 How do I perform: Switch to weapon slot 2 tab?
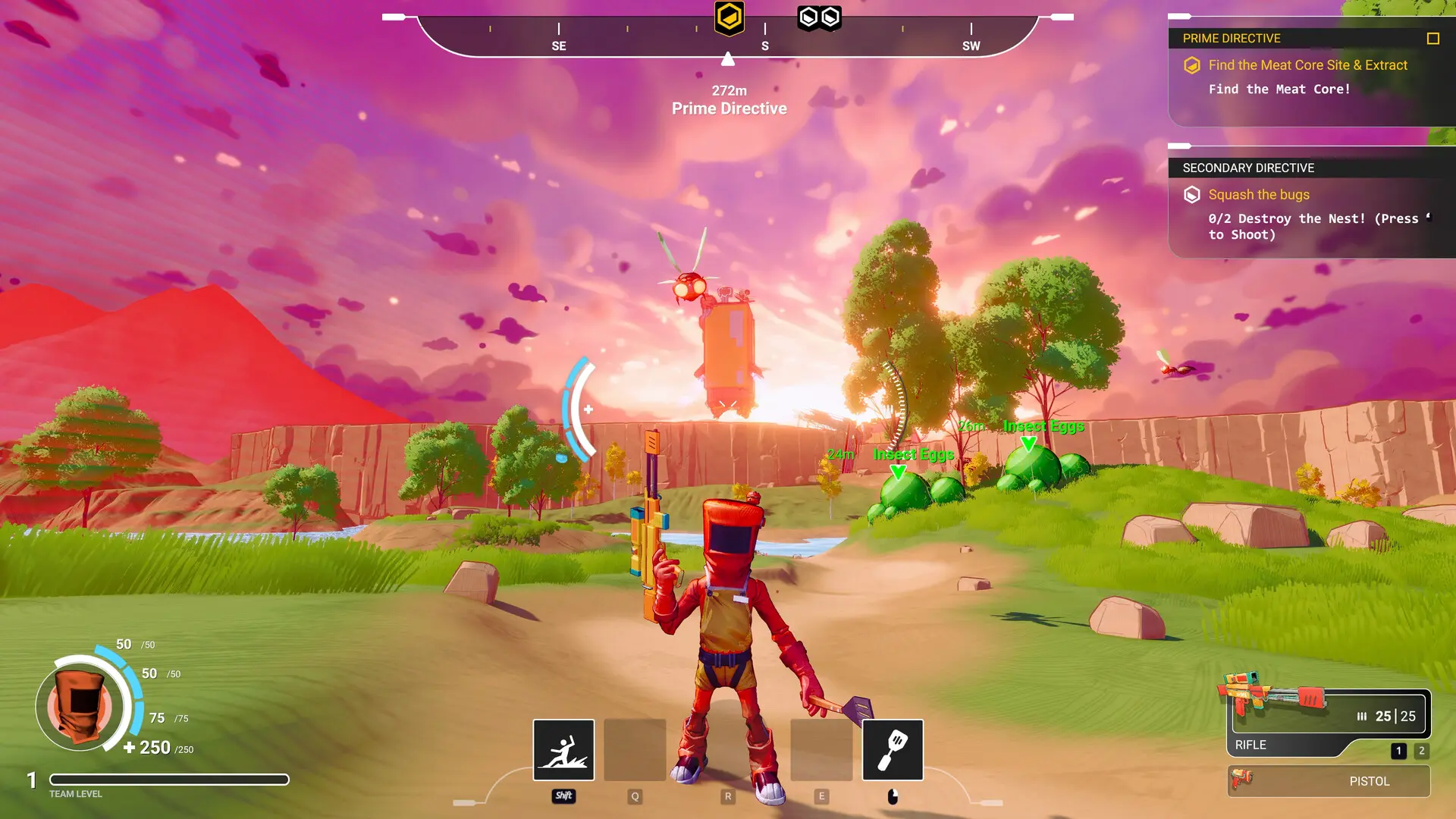1420,752
